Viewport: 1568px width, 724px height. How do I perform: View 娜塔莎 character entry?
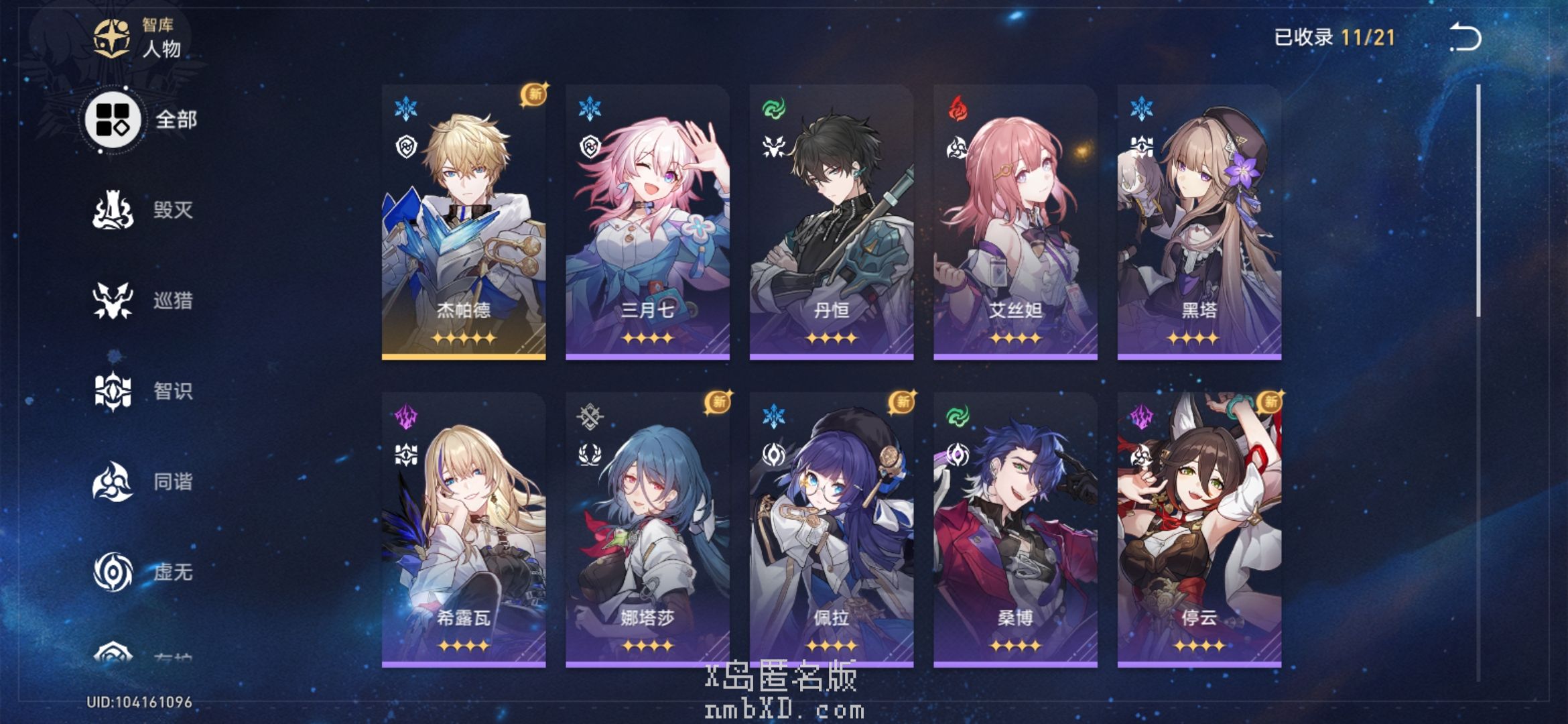tap(647, 530)
